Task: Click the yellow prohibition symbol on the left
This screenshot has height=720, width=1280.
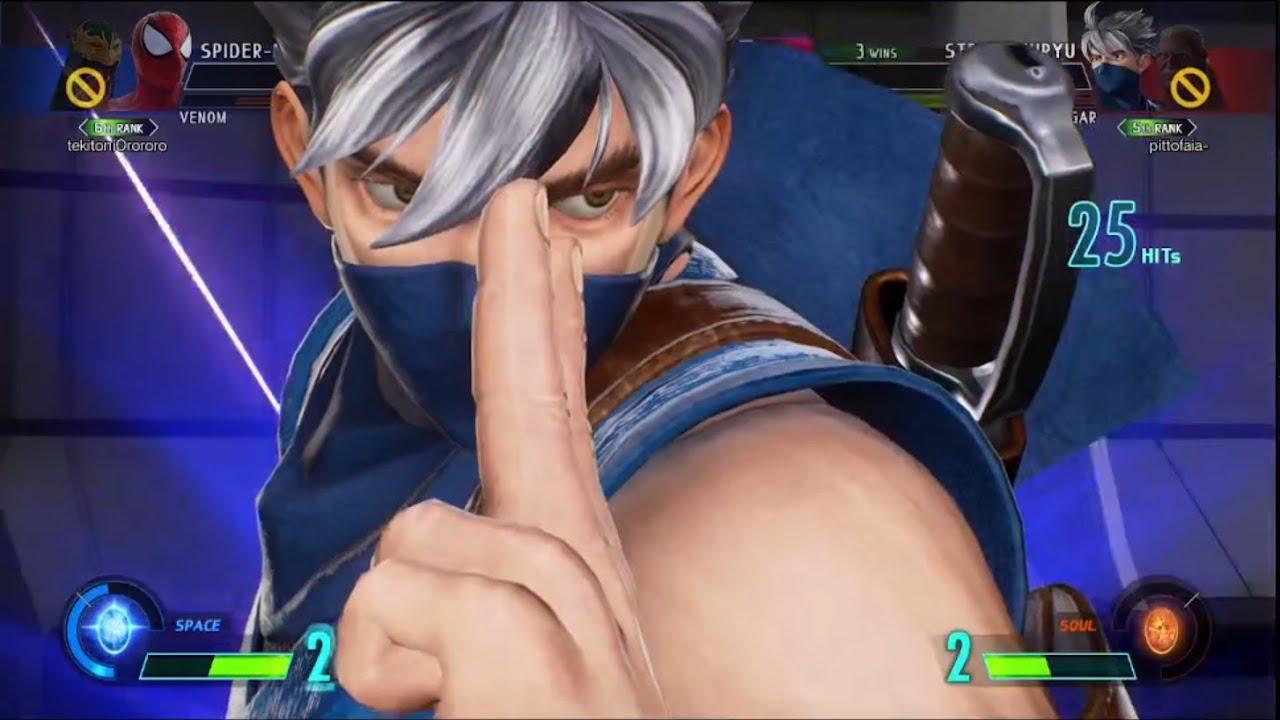Action: (86, 88)
